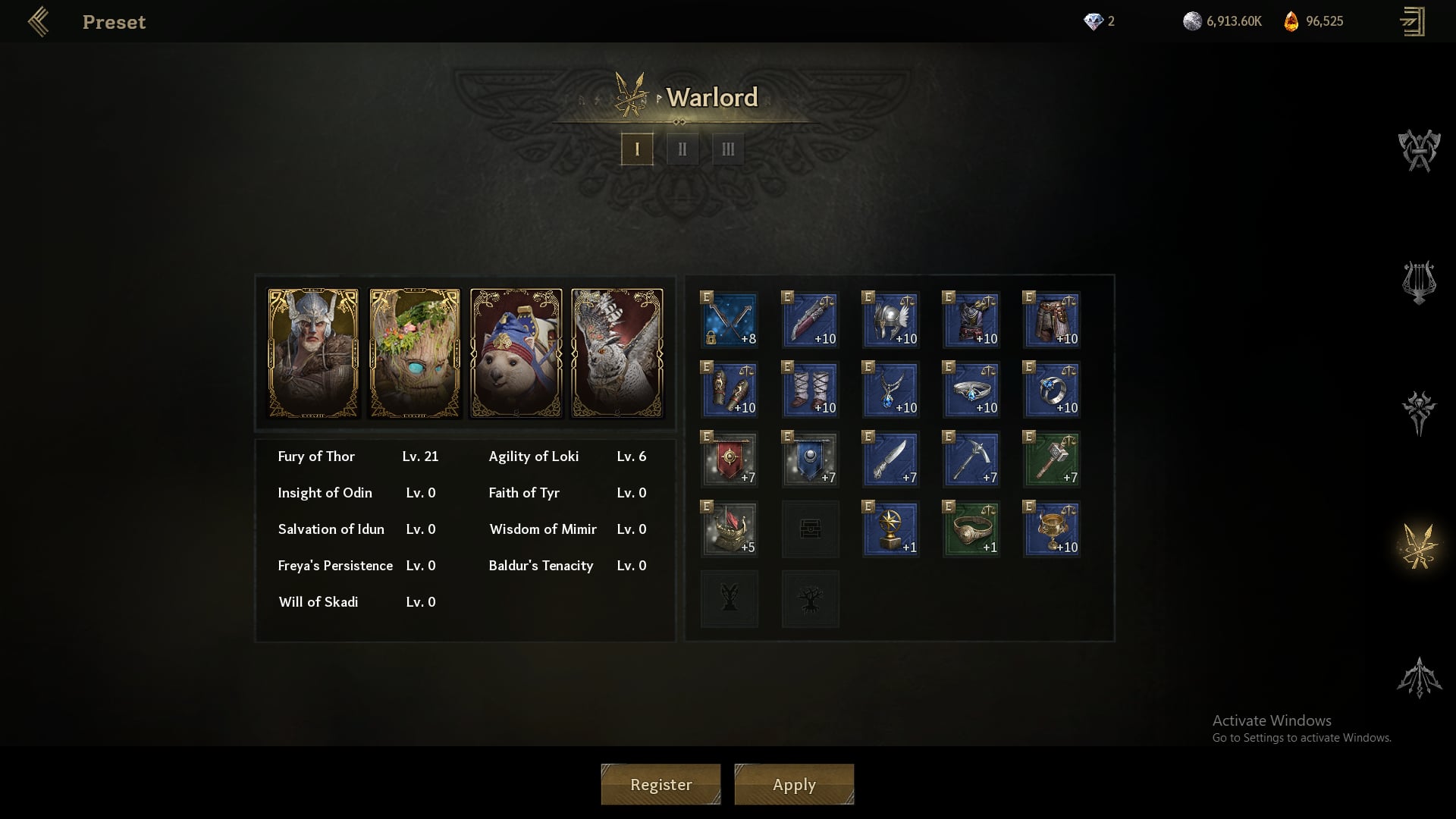Click the Register button
The height and width of the screenshot is (819, 1456).
(x=661, y=784)
